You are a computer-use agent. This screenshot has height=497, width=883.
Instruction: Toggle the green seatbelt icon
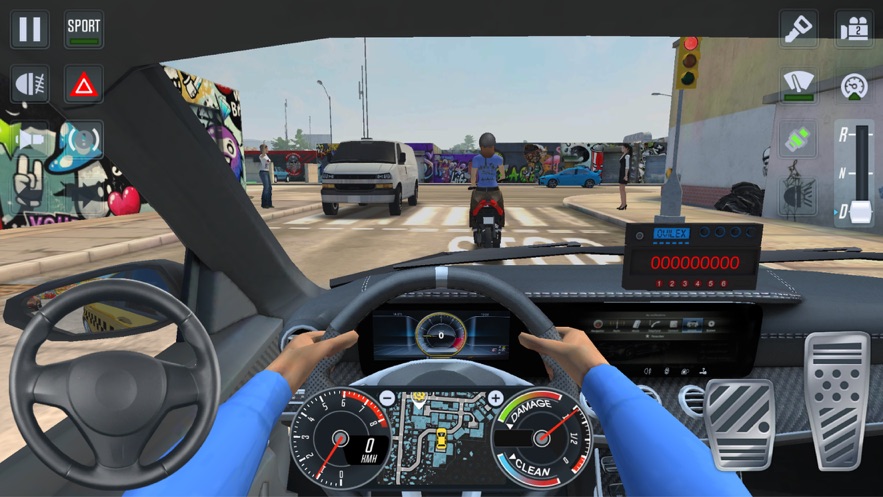[x=799, y=140]
